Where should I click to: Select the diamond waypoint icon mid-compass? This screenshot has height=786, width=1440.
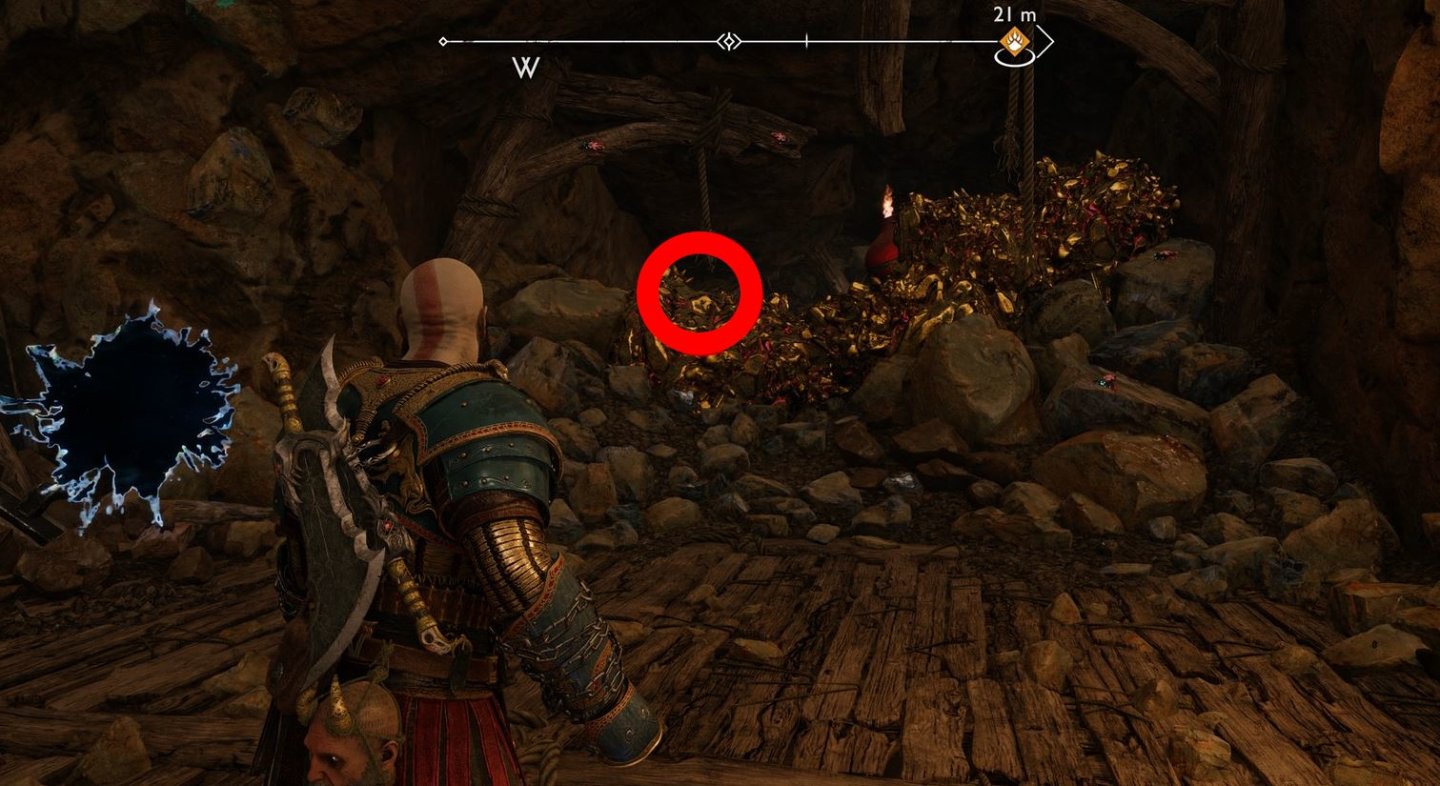pos(728,41)
